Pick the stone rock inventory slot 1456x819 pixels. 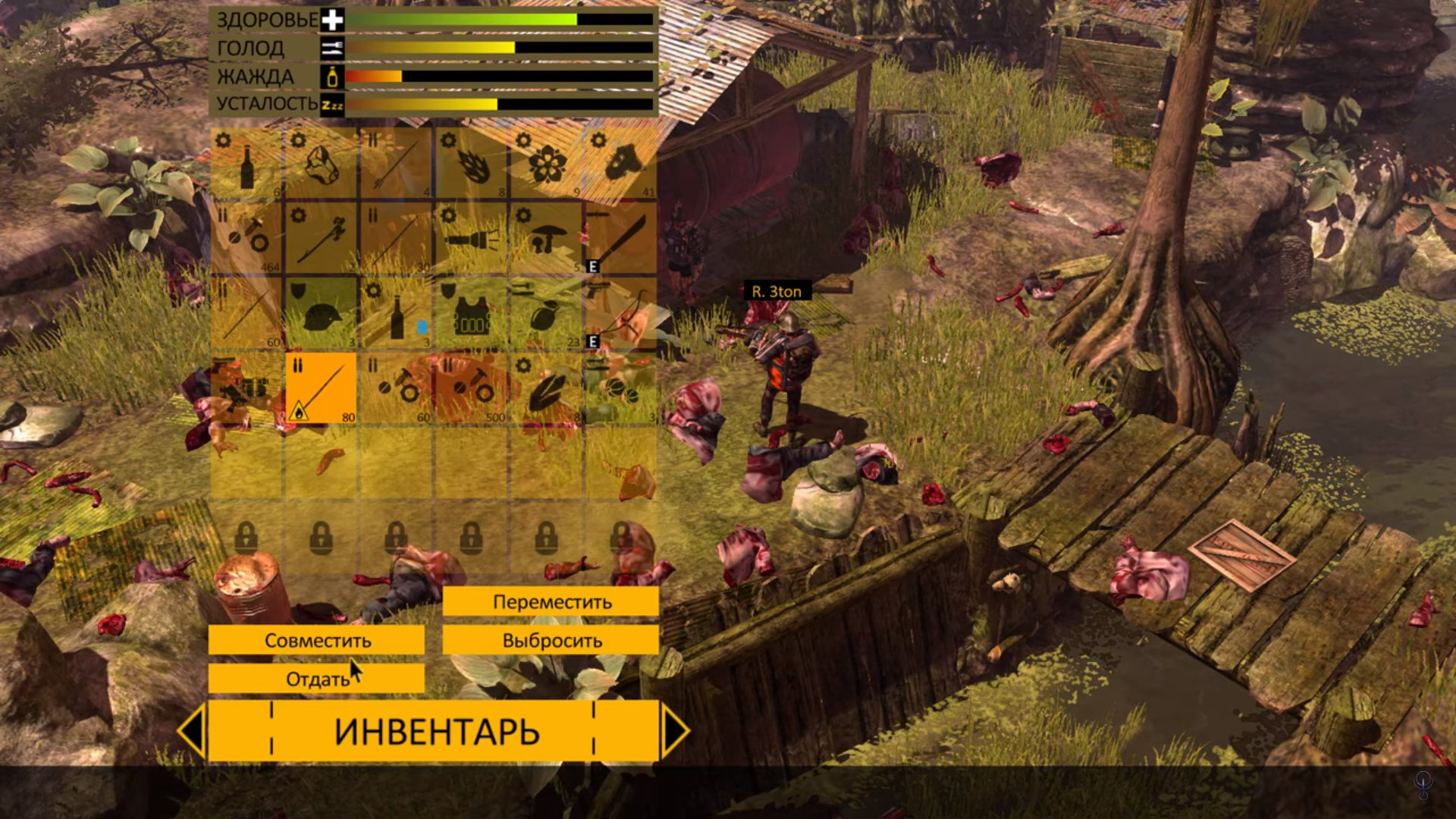pyautogui.click(x=322, y=163)
